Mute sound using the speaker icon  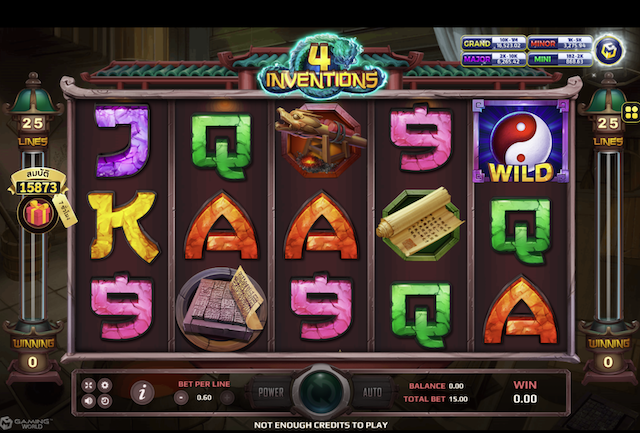(x=89, y=401)
